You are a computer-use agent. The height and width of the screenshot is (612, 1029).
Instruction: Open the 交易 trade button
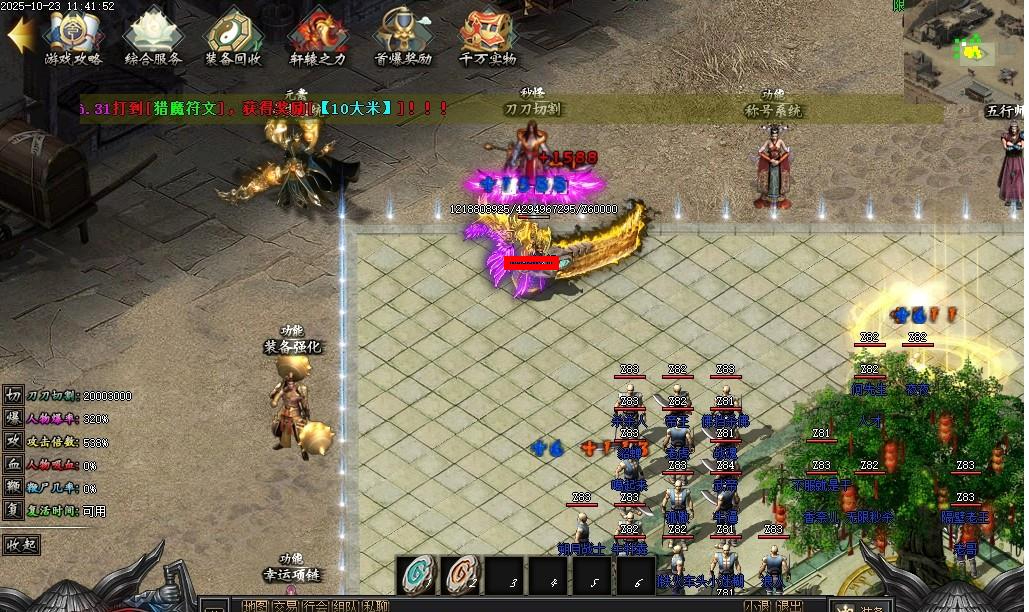[x=286, y=606]
